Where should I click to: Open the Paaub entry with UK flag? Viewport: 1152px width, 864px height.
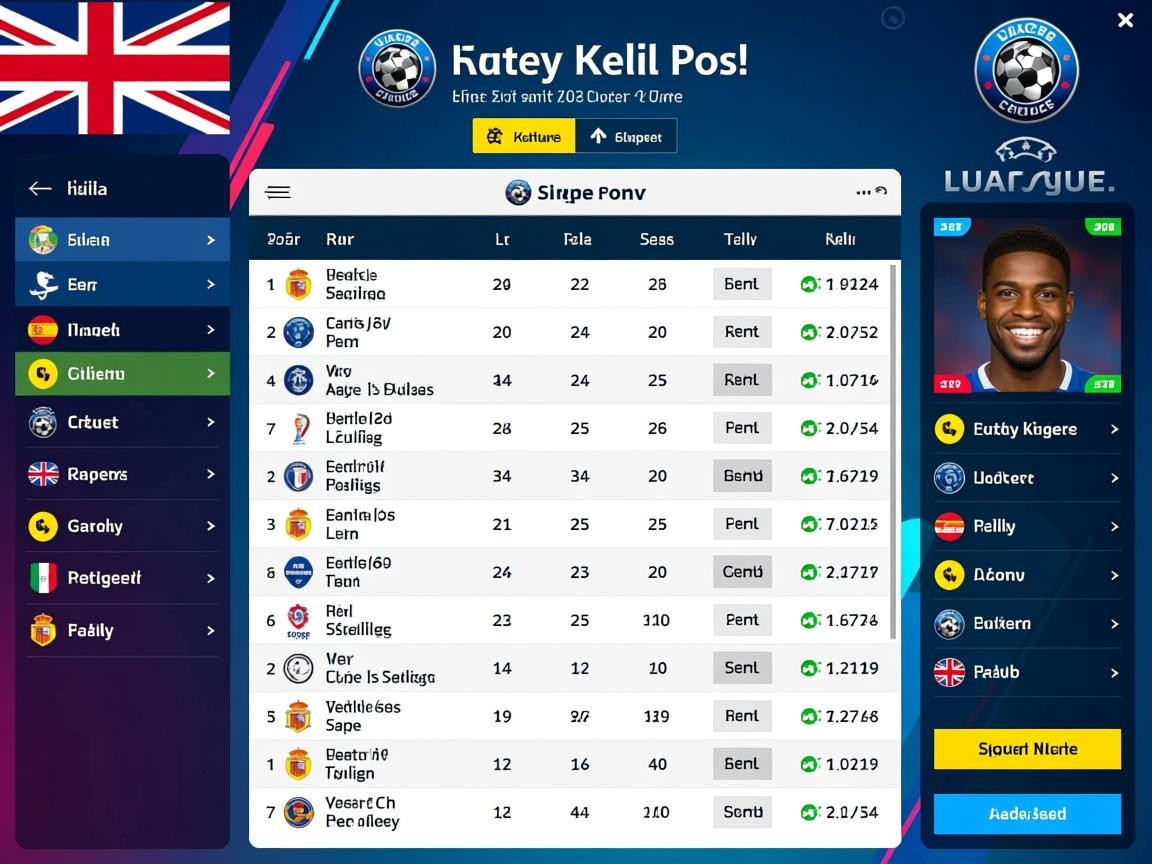[1027, 672]
